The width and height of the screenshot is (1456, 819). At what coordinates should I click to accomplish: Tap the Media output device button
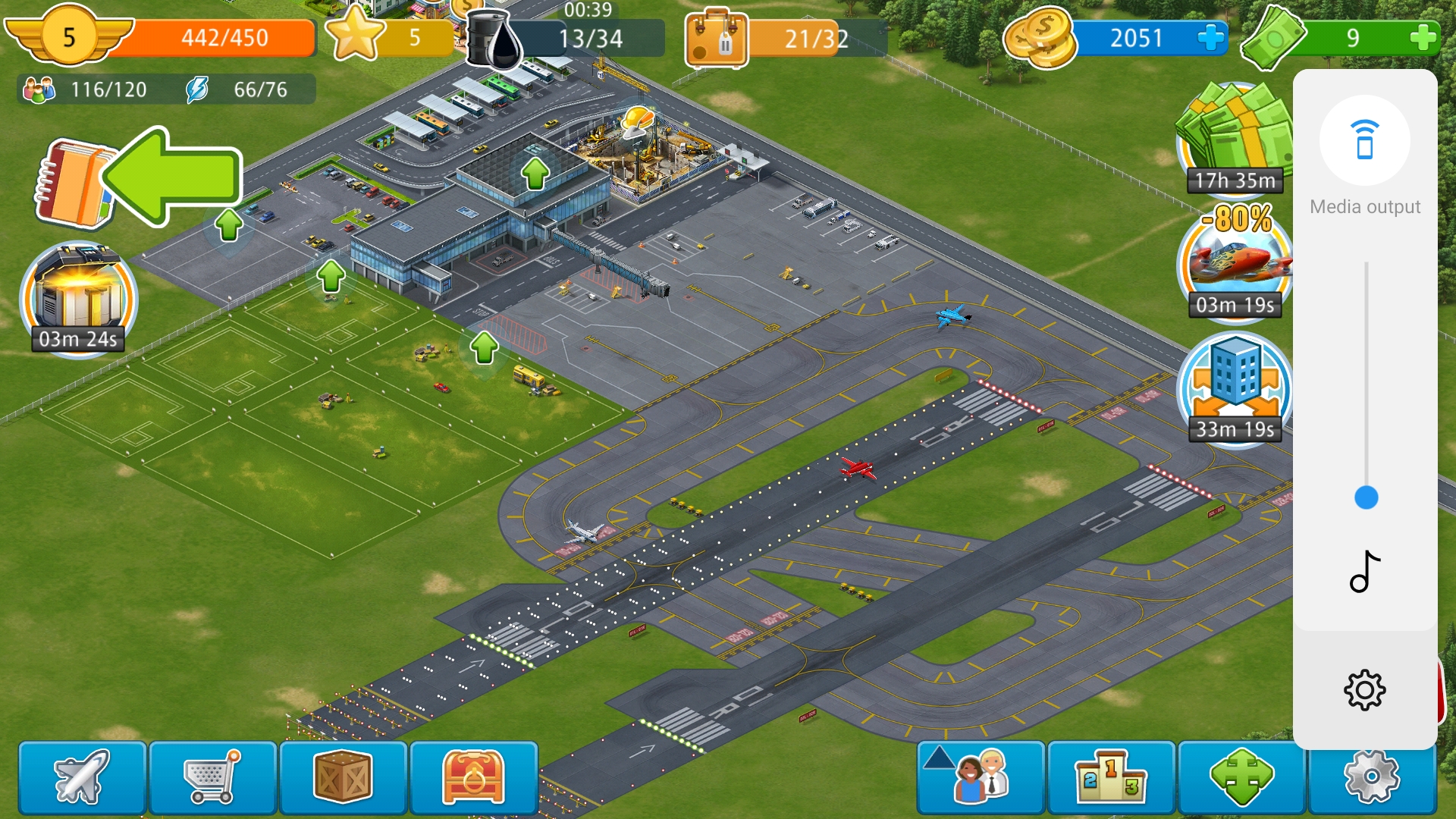pos(1364,141)
